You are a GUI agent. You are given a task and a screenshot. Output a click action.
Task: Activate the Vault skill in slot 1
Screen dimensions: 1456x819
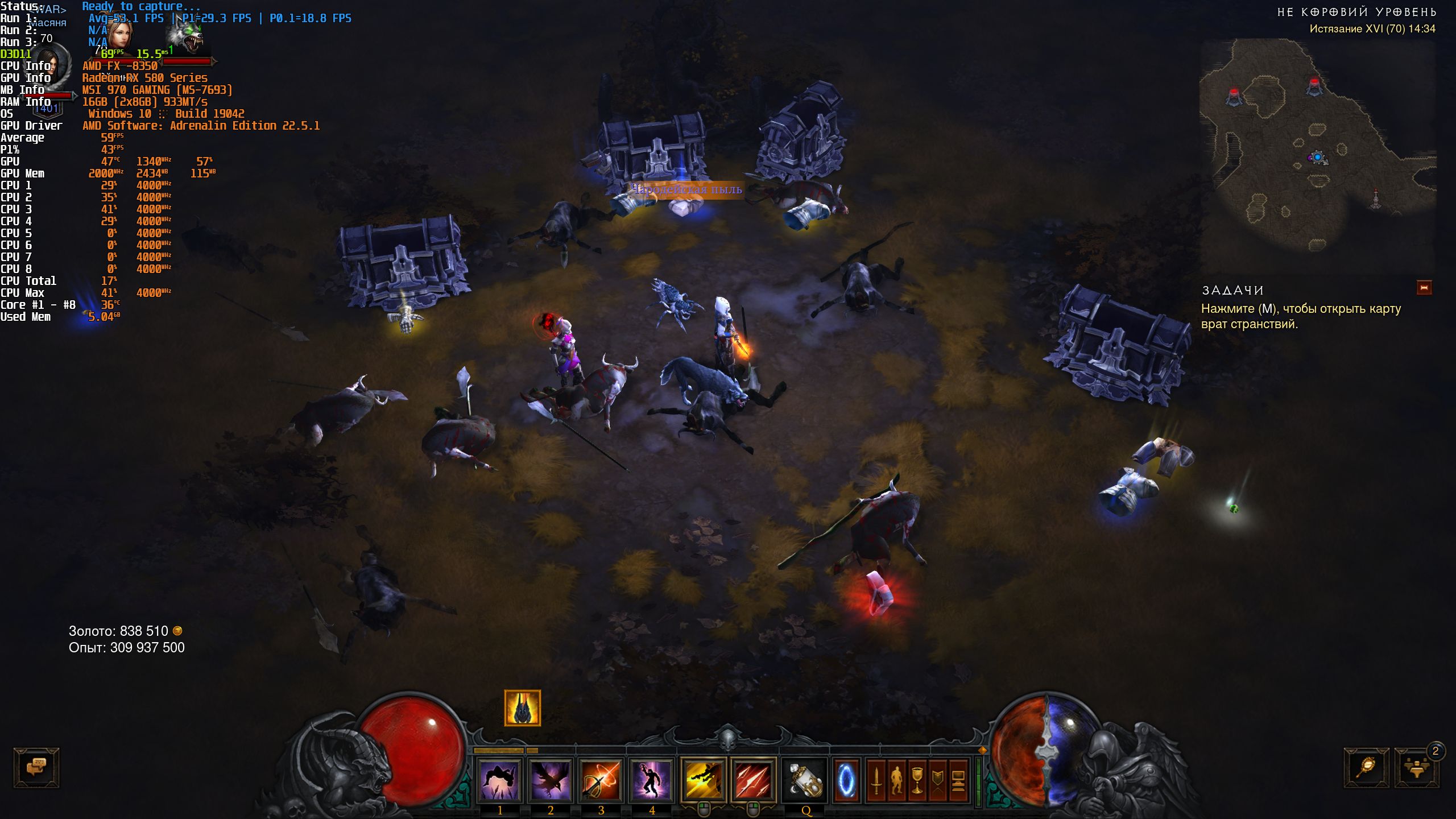coord(499,781)
